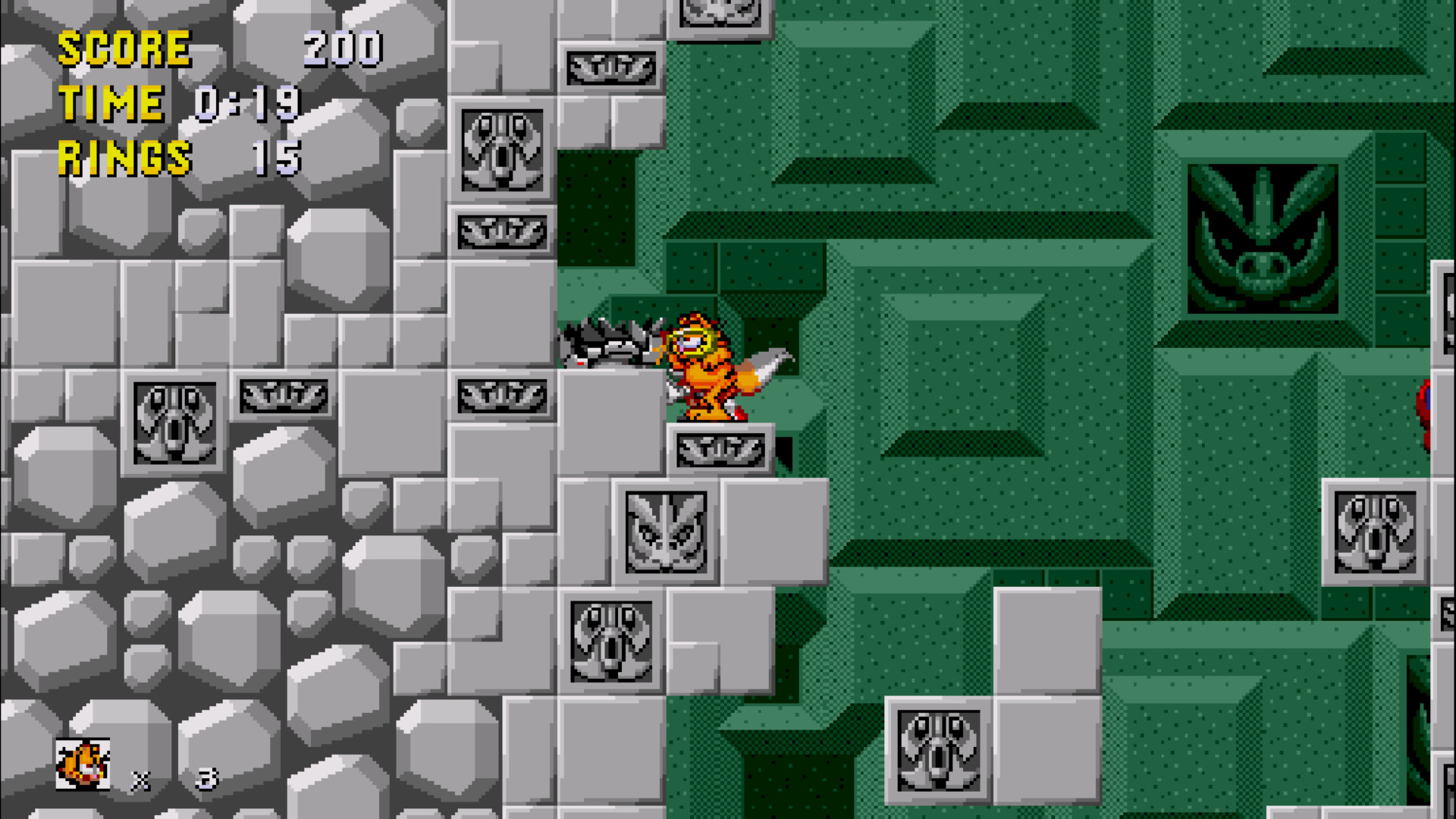The height and width of the screenshot is (819, 1456).
Task: Click the SCORE label
Action: (125, 49)
